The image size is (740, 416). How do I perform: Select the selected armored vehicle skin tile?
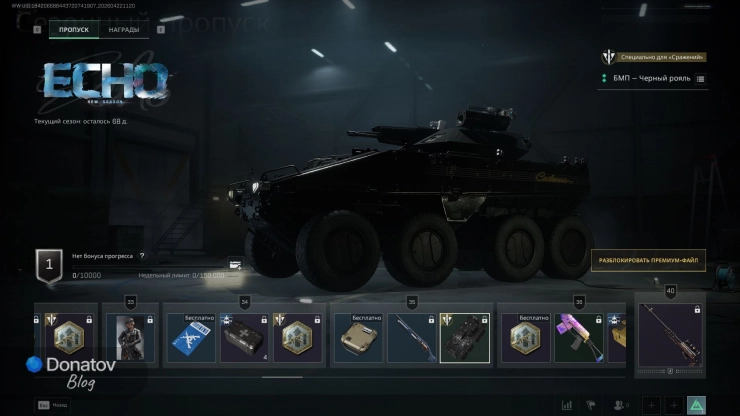pos(465,338)
